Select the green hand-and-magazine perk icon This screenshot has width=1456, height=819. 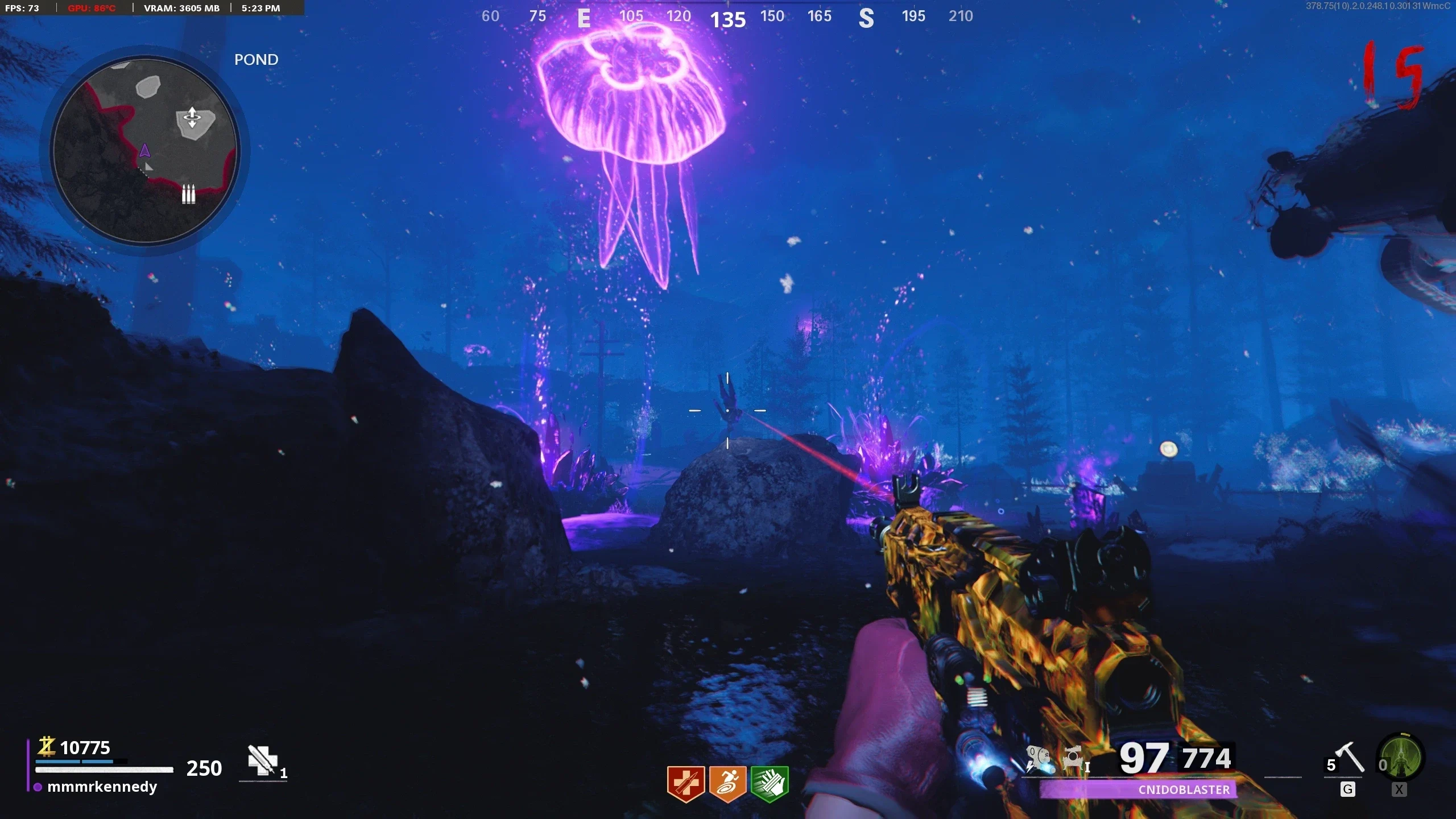[770, 783]
